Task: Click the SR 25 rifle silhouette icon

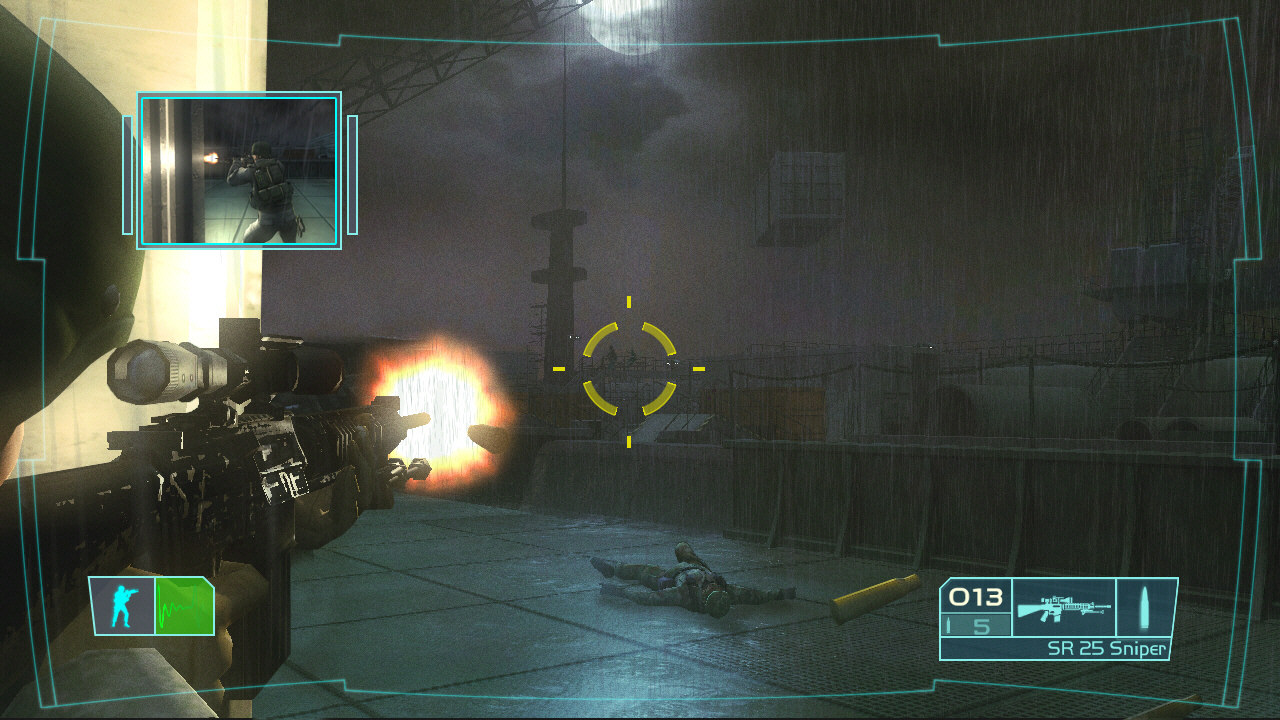Action: click(x=1063, y=605)
